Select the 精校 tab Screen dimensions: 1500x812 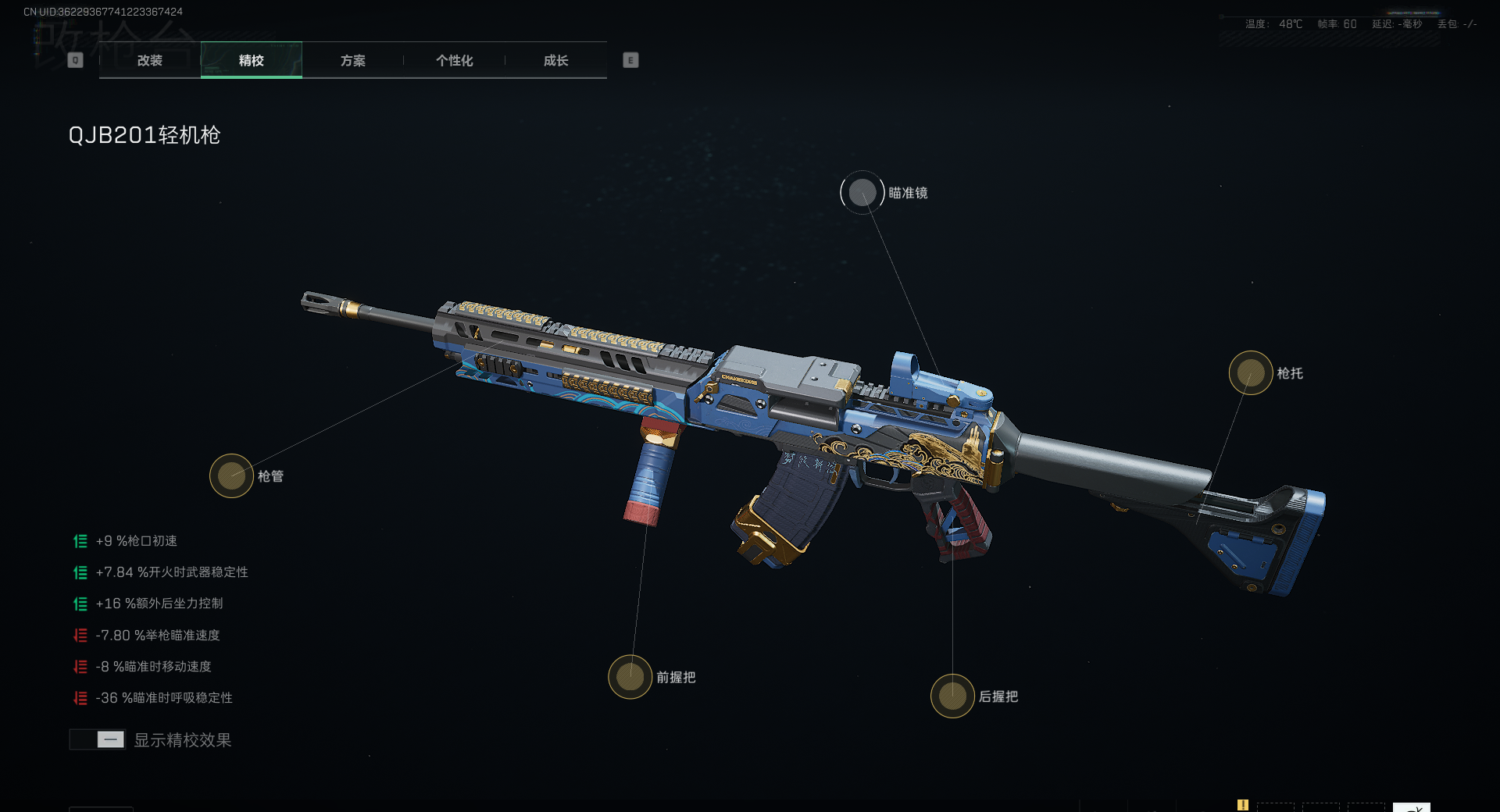(252, 60)
